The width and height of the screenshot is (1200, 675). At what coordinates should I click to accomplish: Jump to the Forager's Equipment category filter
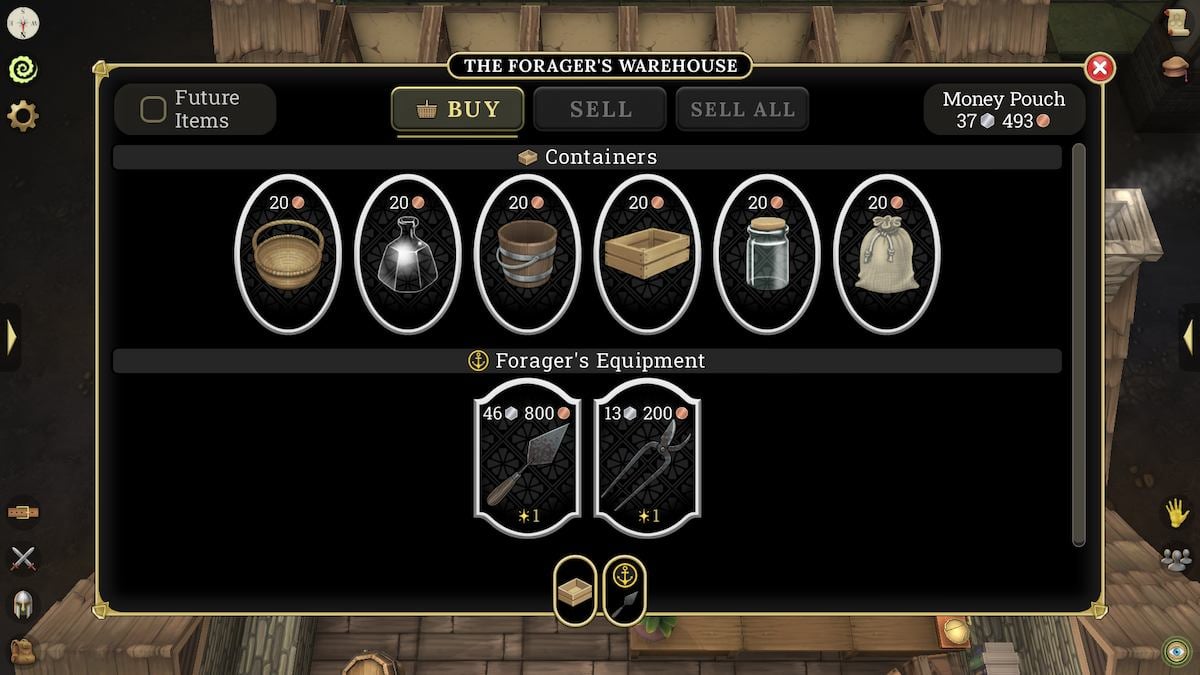[x=624, y=591]
